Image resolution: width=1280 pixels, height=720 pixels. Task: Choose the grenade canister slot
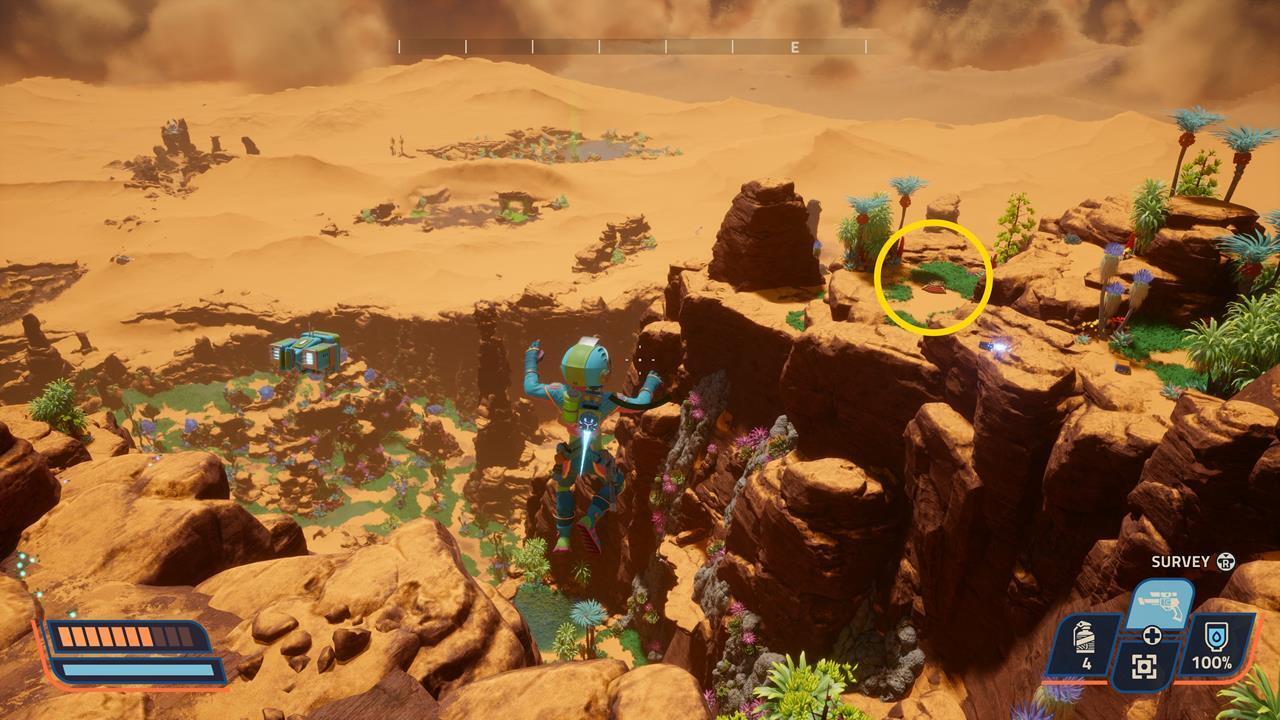pos(1084,645)
